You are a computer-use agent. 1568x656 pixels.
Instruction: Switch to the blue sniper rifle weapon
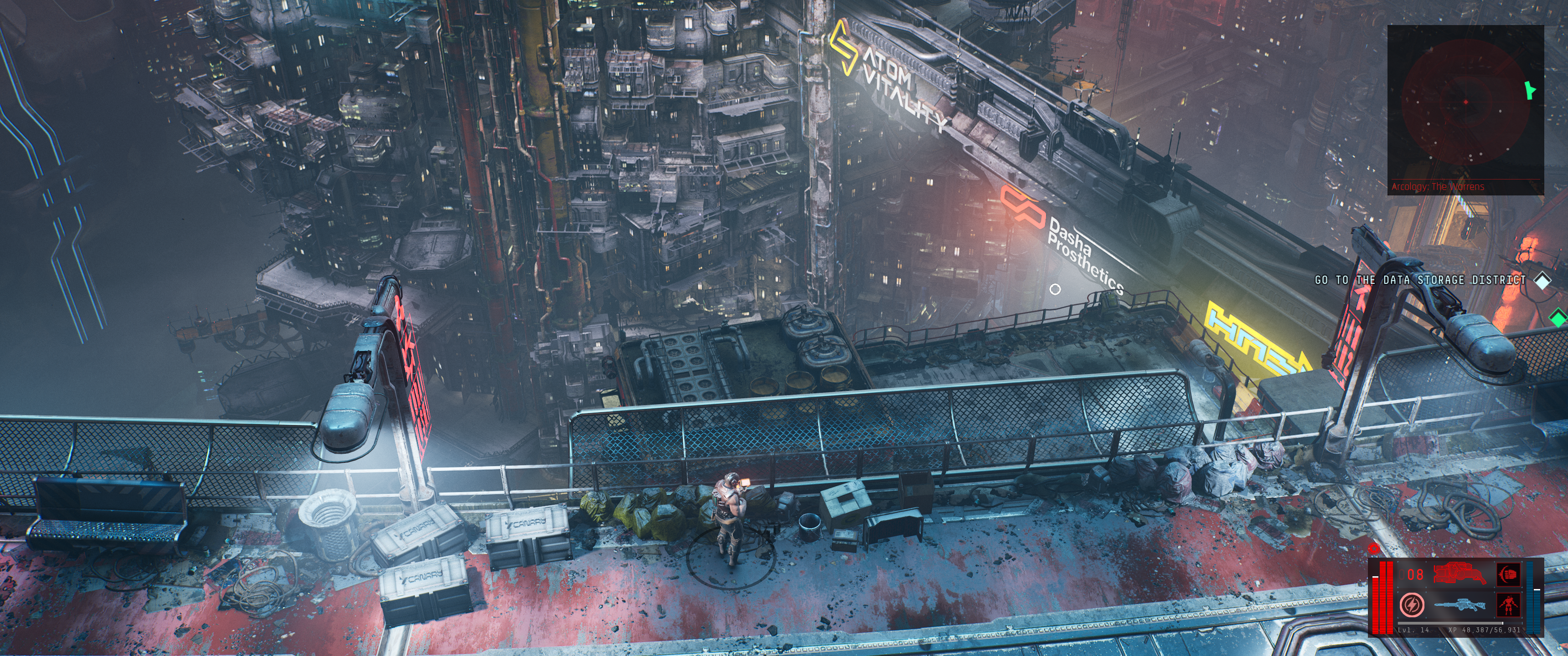1460,605
